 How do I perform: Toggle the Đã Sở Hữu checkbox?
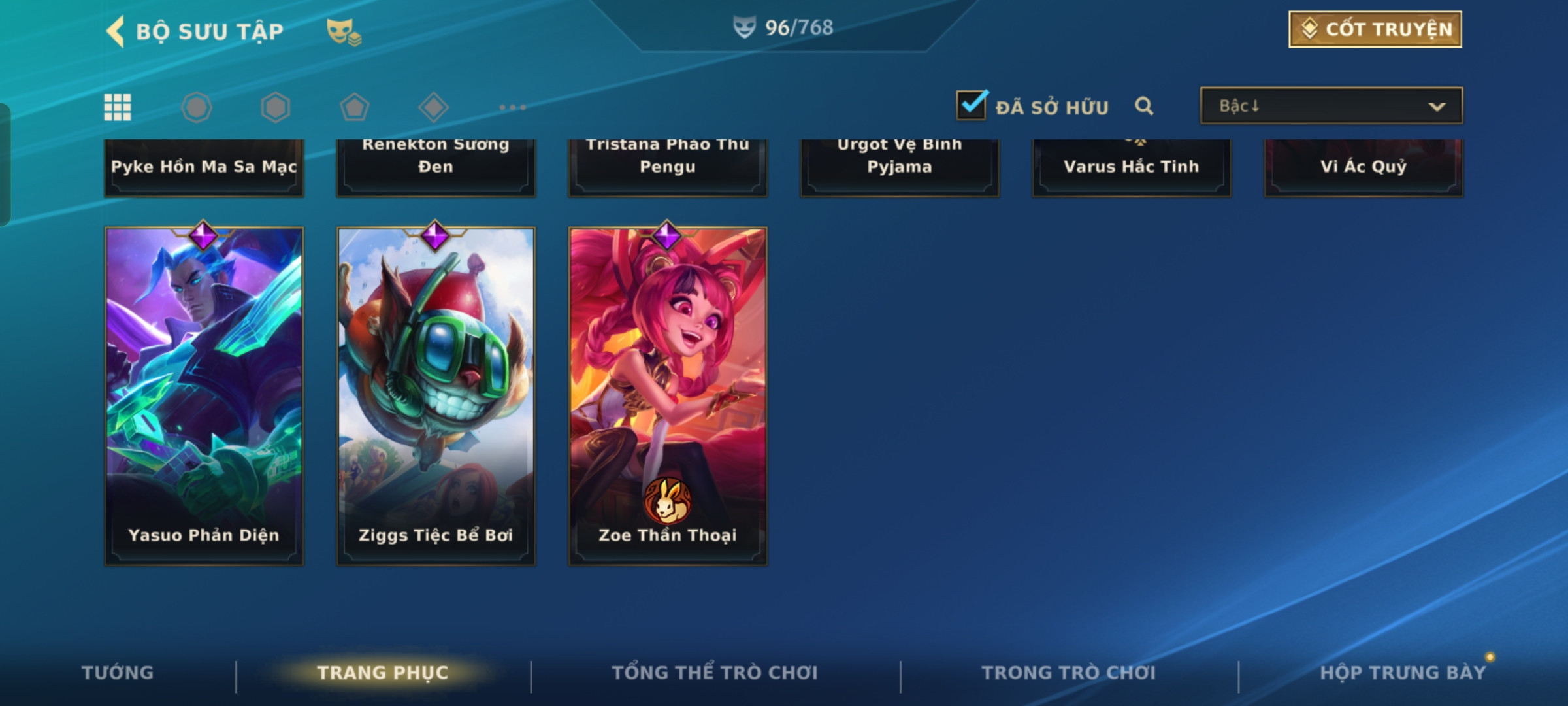tap(972, 106)
